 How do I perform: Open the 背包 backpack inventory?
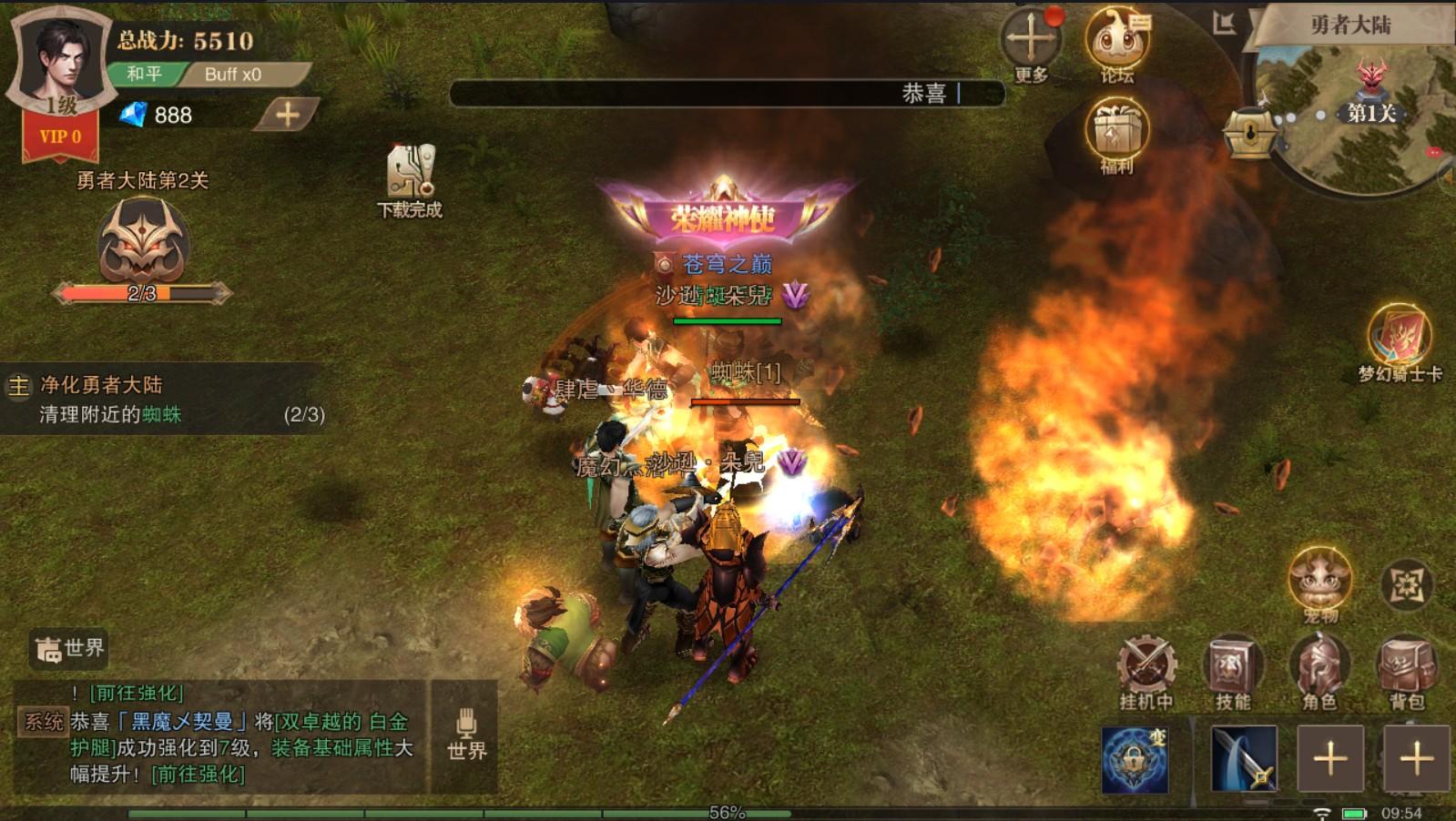(x=1406, y=669)
